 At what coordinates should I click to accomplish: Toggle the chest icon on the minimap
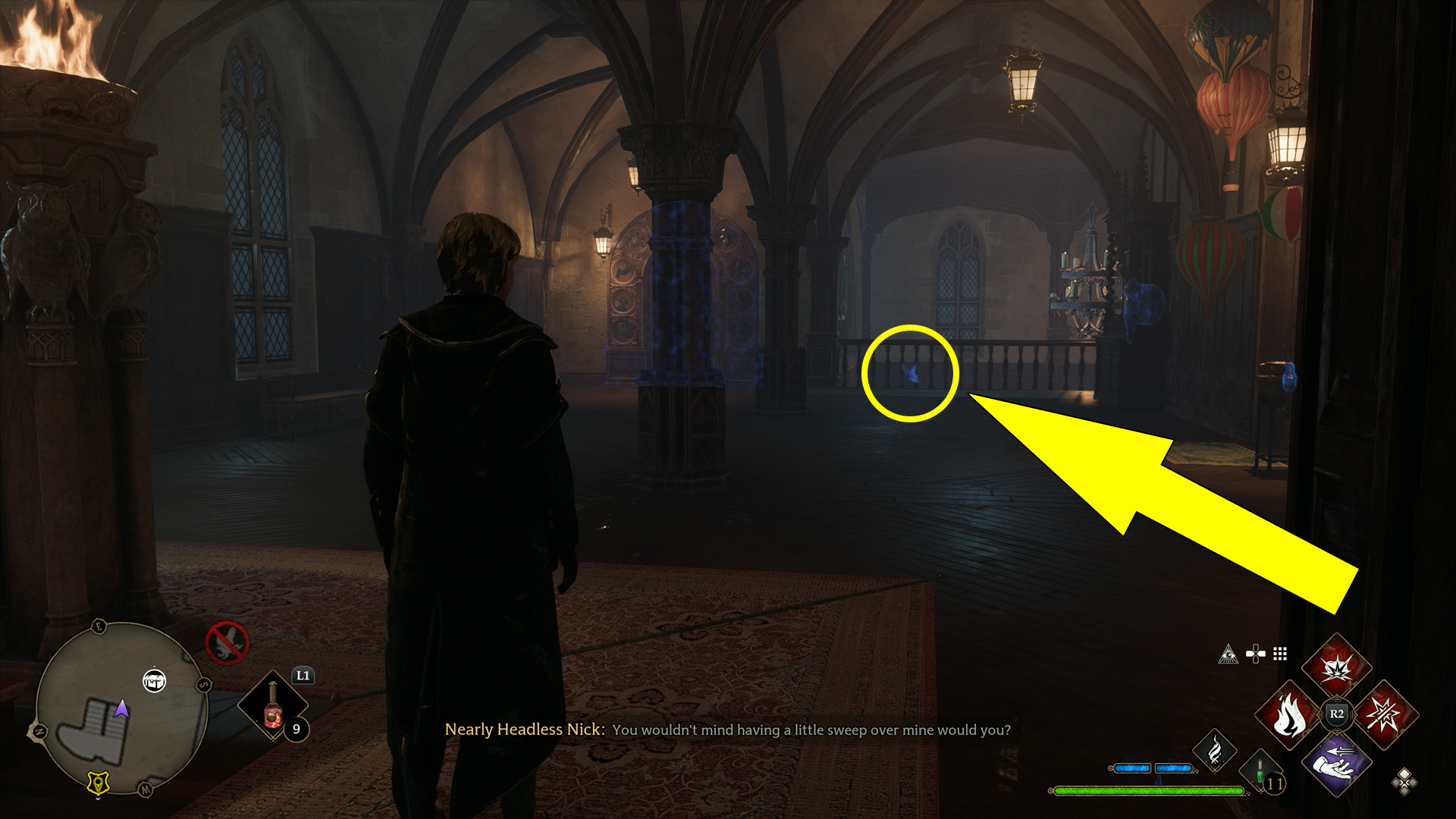155,682
